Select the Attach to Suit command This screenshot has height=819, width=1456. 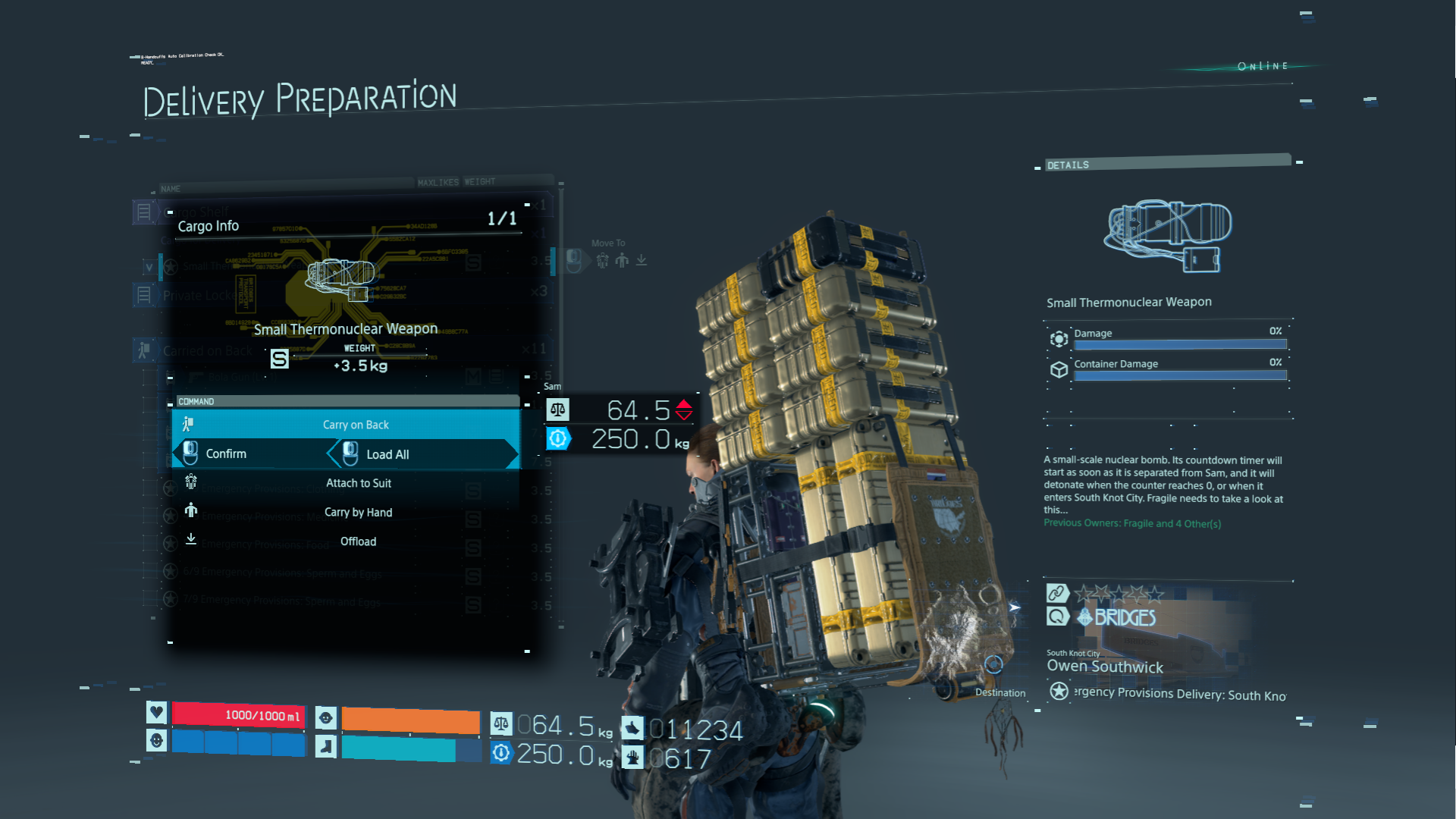pyautogui.click(x=358, y=483)
